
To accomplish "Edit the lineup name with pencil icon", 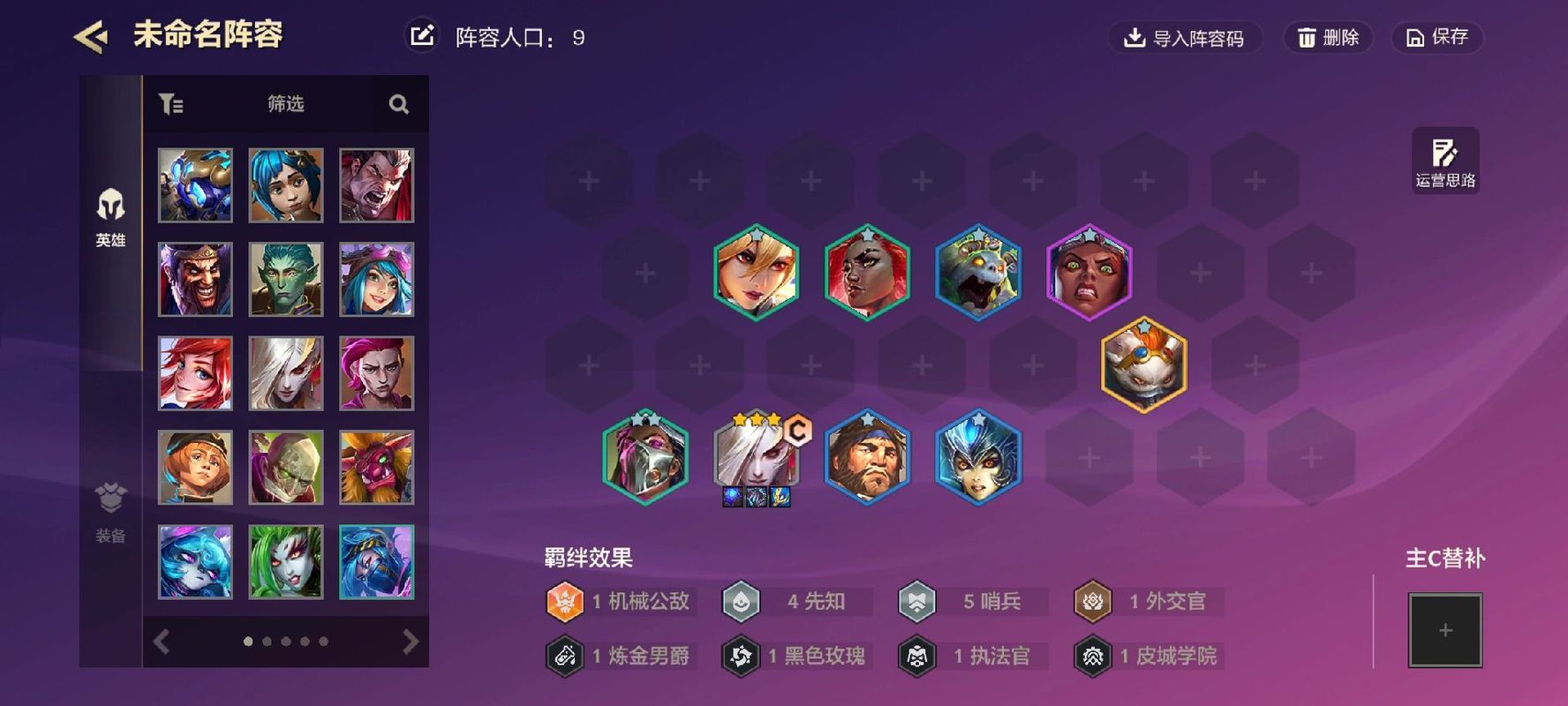I will [422, 36].
